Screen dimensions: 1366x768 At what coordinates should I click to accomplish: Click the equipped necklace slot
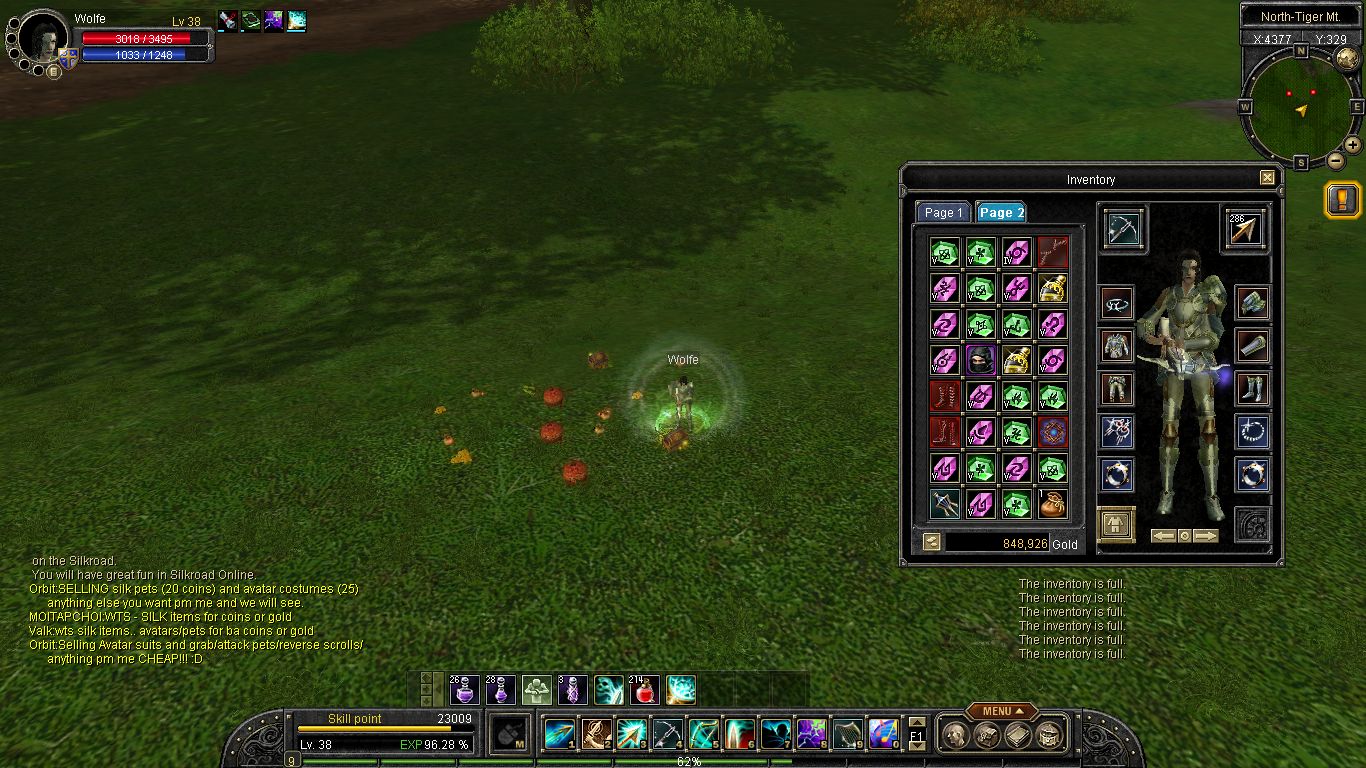[1251, 432]
